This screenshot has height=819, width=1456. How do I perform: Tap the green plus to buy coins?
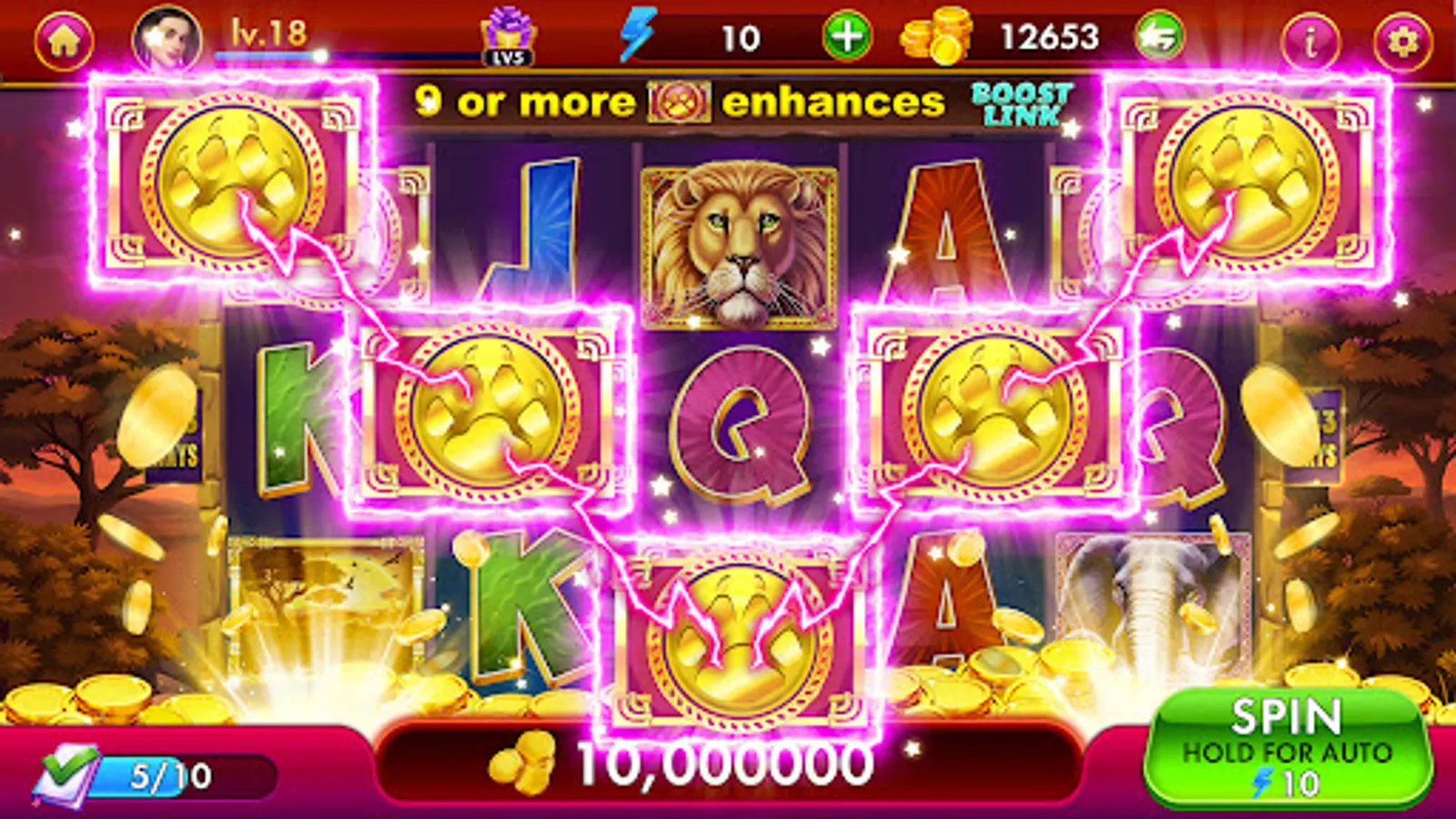pos(846,36)
